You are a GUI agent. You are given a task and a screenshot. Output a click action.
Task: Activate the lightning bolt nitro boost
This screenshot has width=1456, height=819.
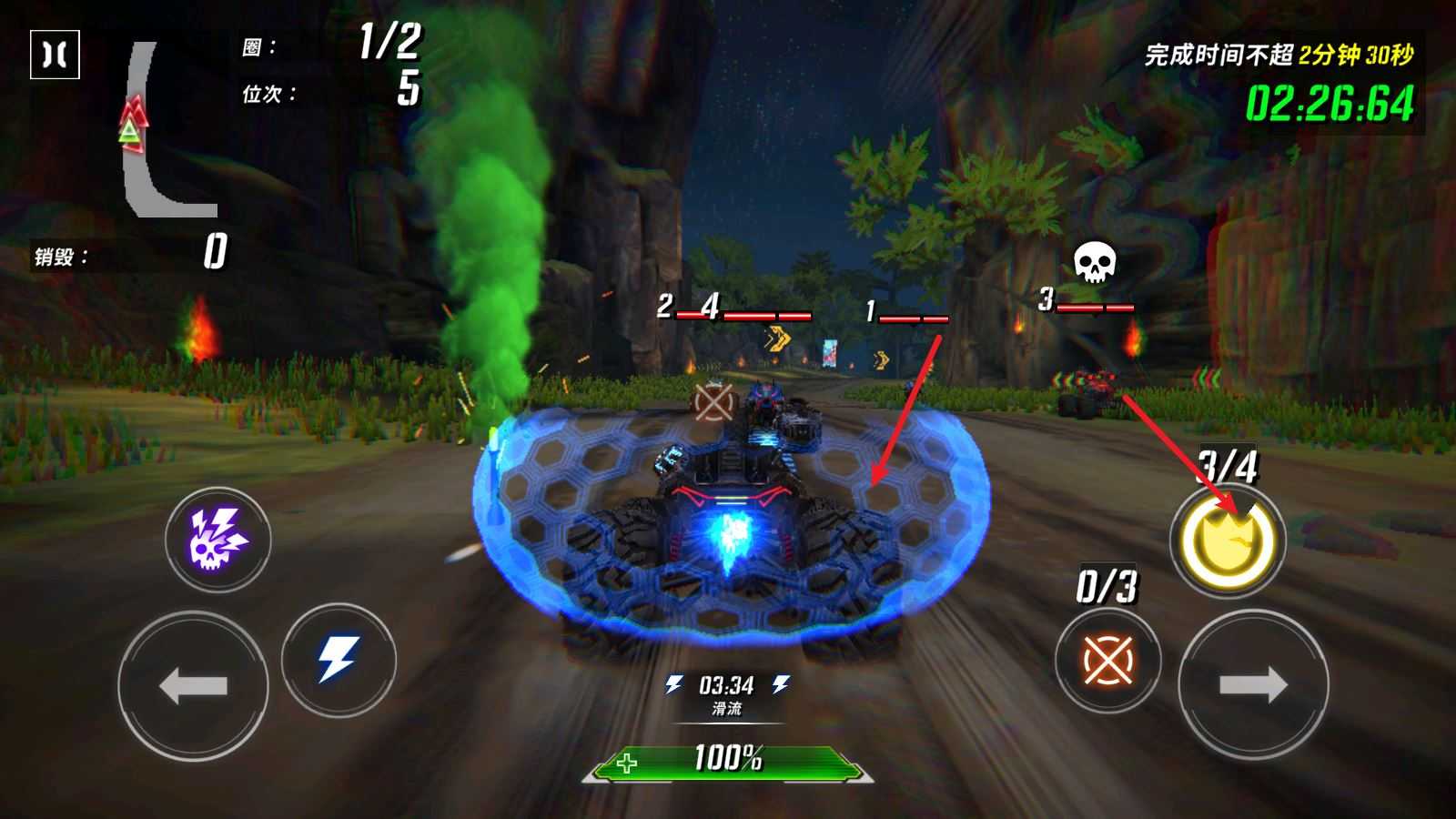click(339, 658)
